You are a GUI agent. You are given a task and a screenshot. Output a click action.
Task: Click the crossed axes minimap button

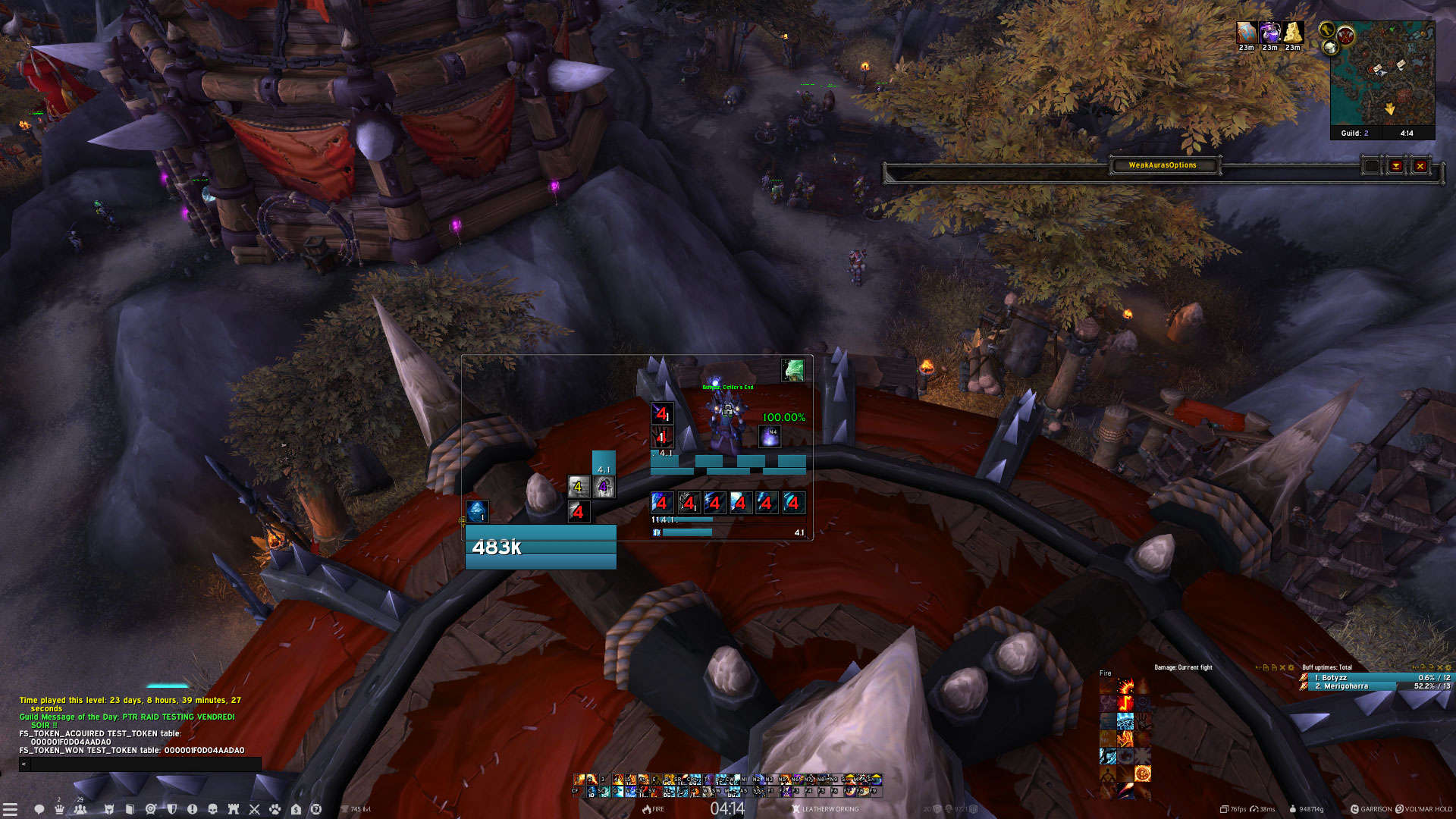[x=1346, y=35]
